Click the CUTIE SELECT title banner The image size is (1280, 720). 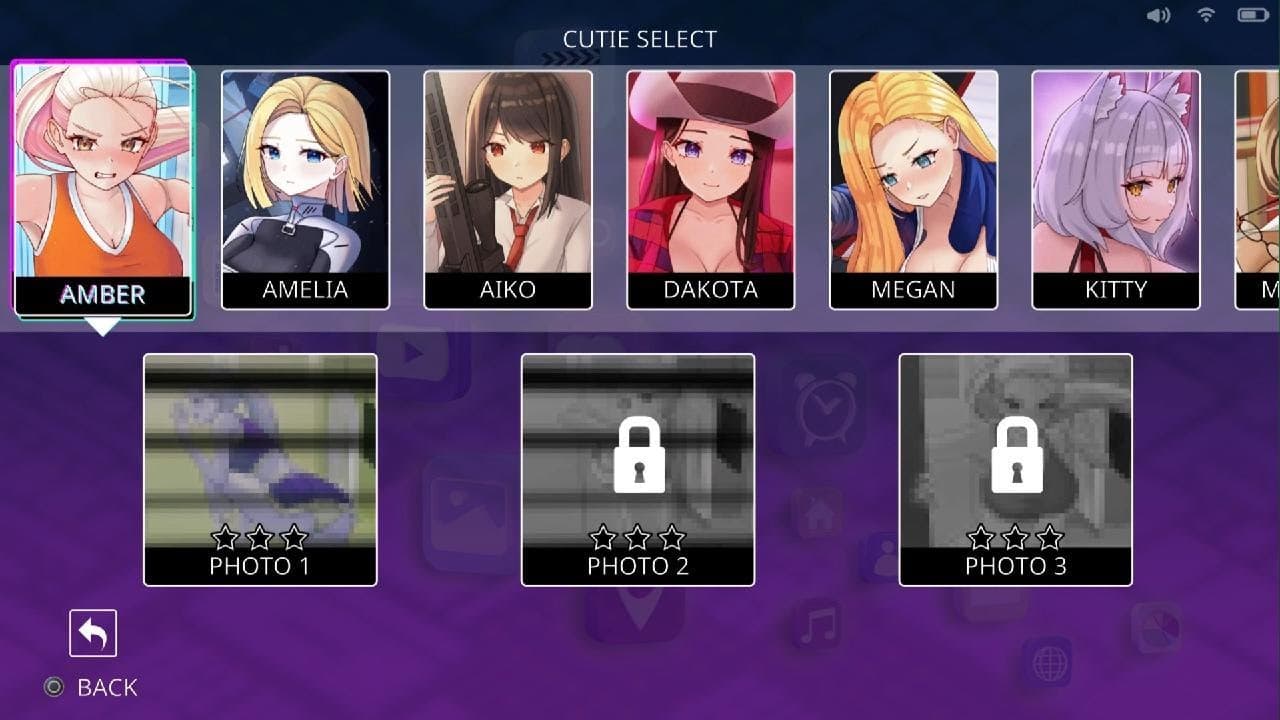coord(640,39)
